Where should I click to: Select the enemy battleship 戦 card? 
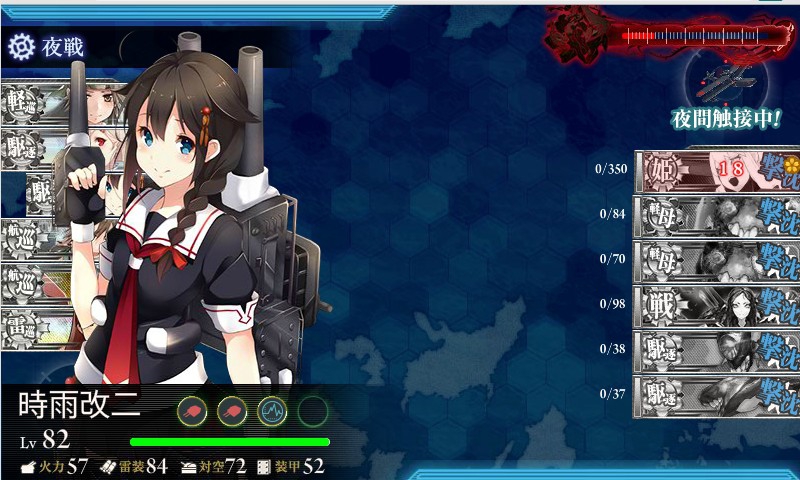(716, 303)
